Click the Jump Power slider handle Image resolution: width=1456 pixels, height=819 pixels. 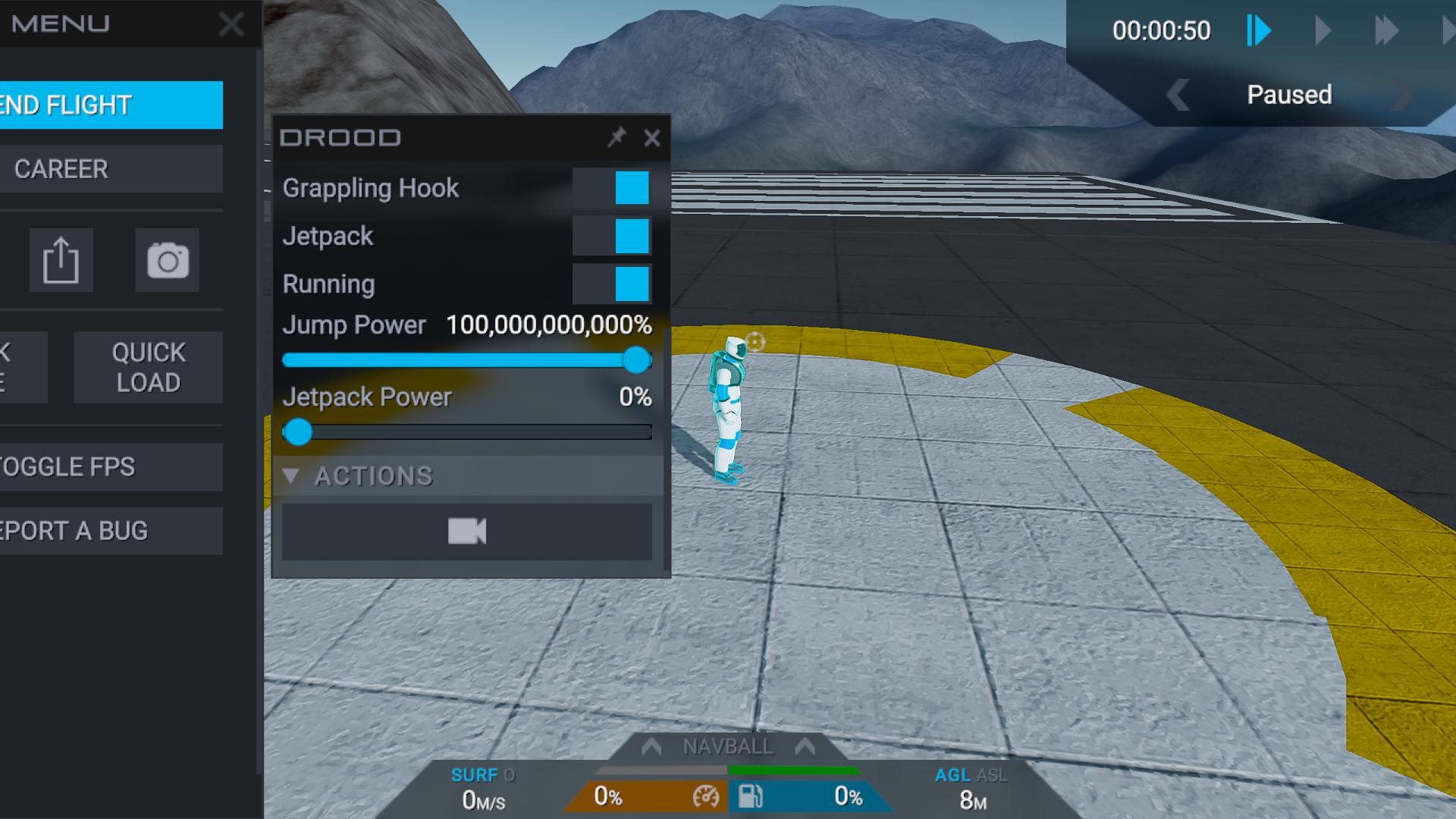pyautogui.click(x=637, y=360)
